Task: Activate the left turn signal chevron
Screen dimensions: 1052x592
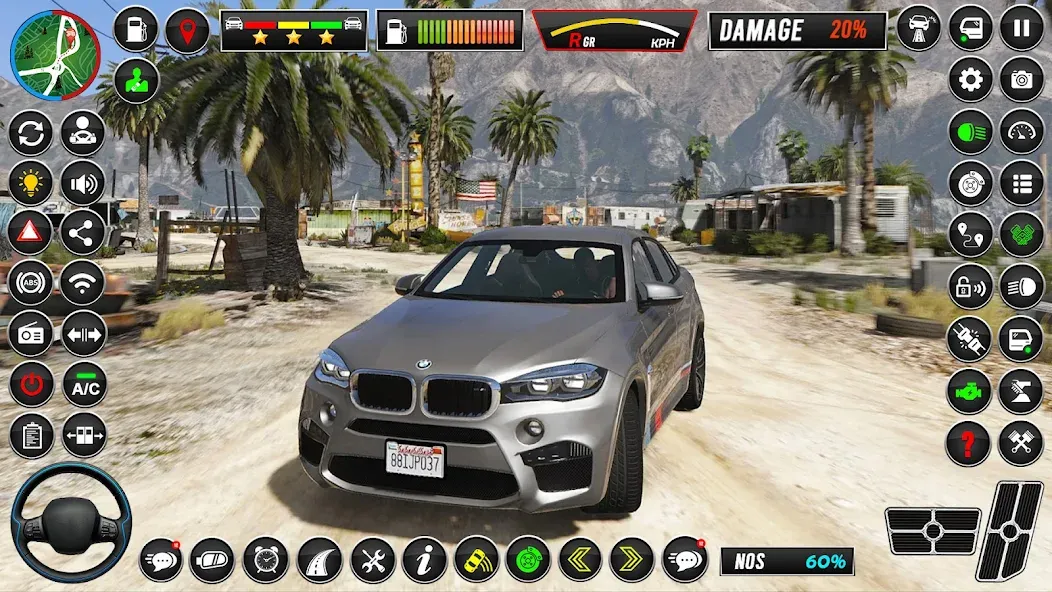Action: tap(579, 559)
